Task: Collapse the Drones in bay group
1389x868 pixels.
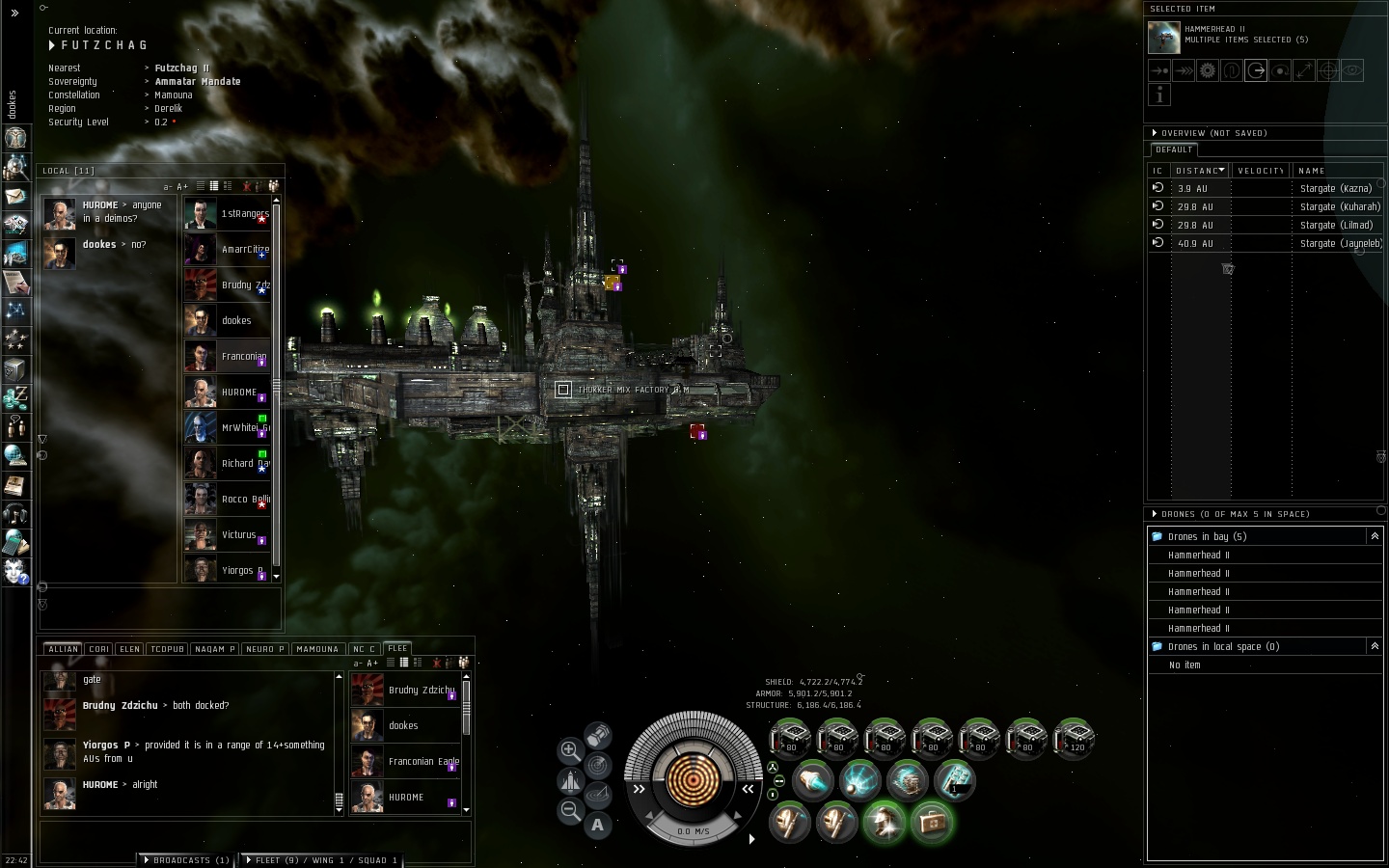Action: coord(1374,536)
